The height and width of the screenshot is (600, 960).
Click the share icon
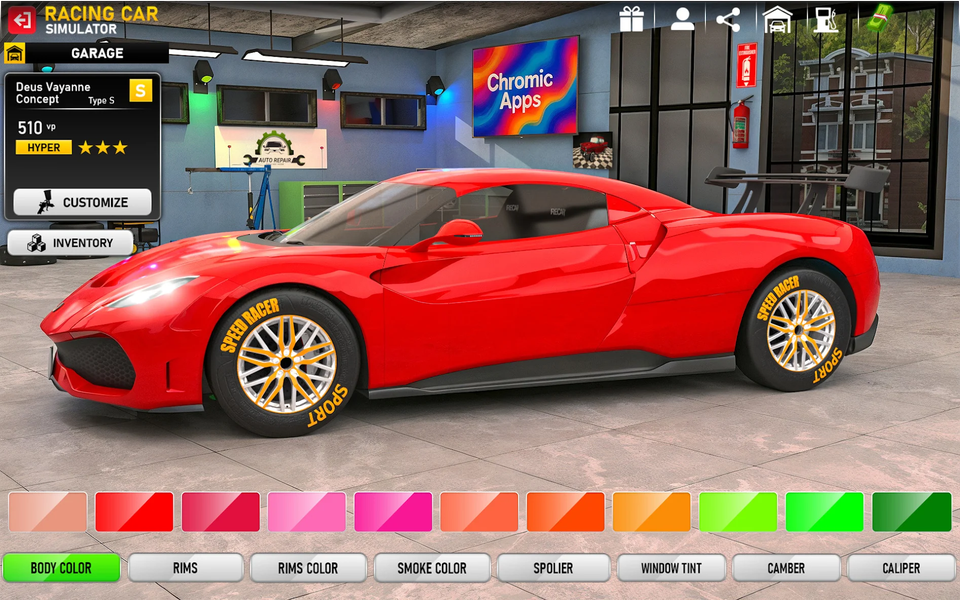(729, 19)
